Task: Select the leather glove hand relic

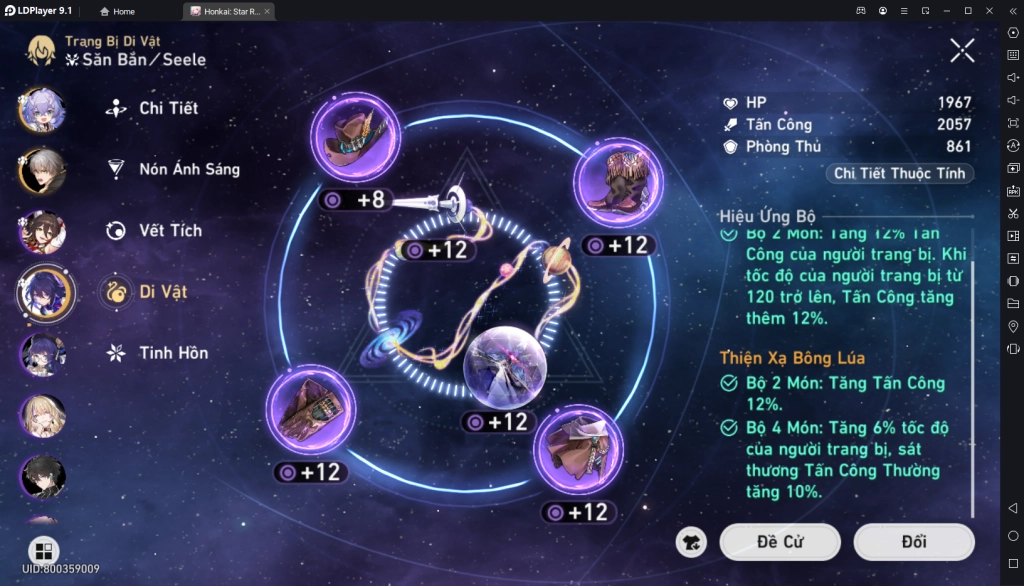Action: (x=312, y=411)
